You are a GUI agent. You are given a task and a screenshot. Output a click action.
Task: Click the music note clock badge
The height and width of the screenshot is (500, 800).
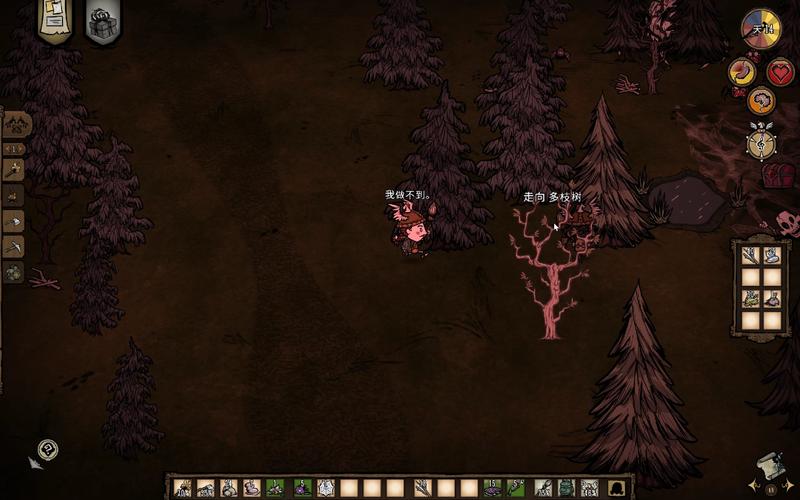pos(761,142)
